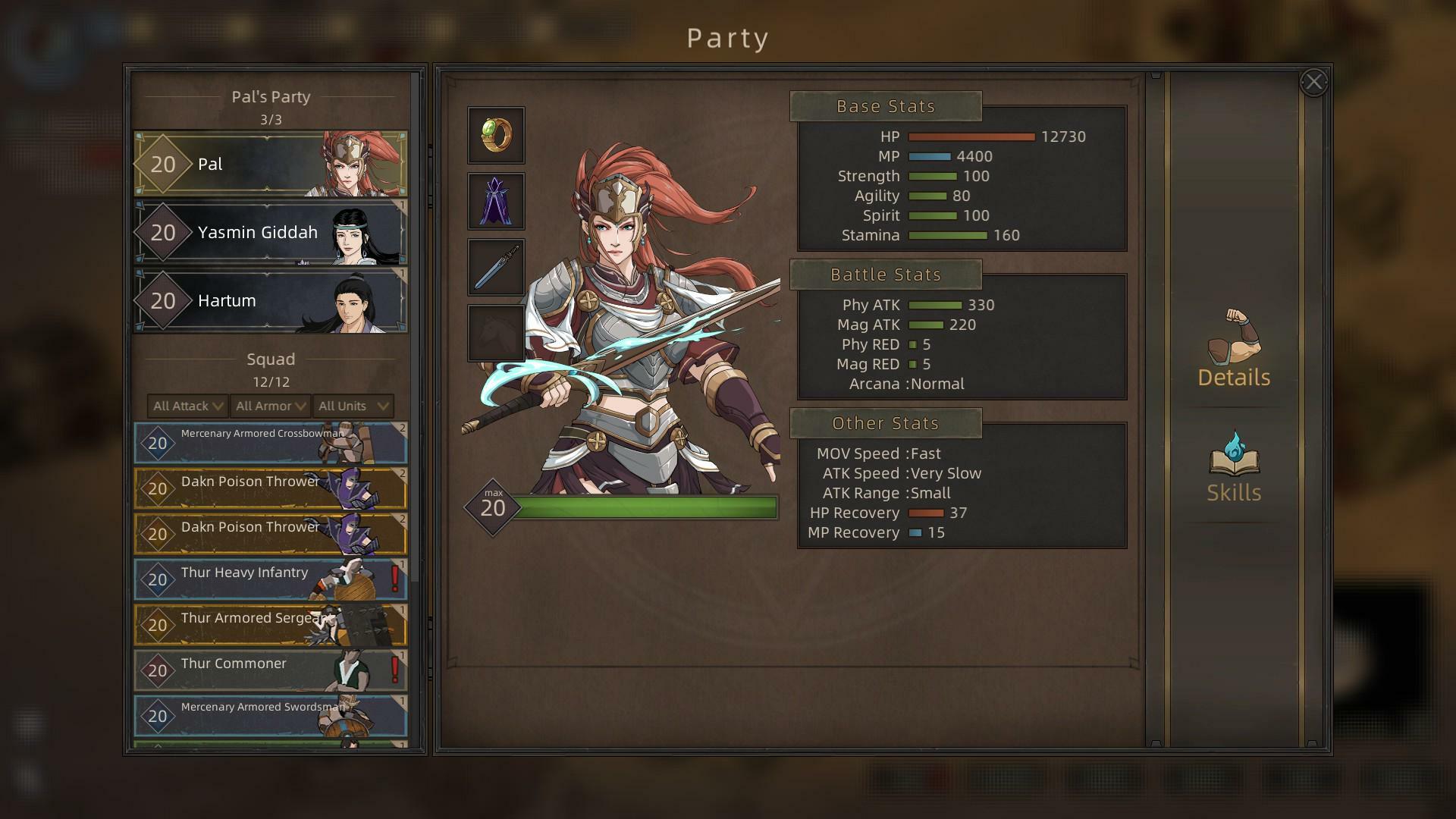Close the Party window
1456x819 pixels.
click(x=1313, y=82)
